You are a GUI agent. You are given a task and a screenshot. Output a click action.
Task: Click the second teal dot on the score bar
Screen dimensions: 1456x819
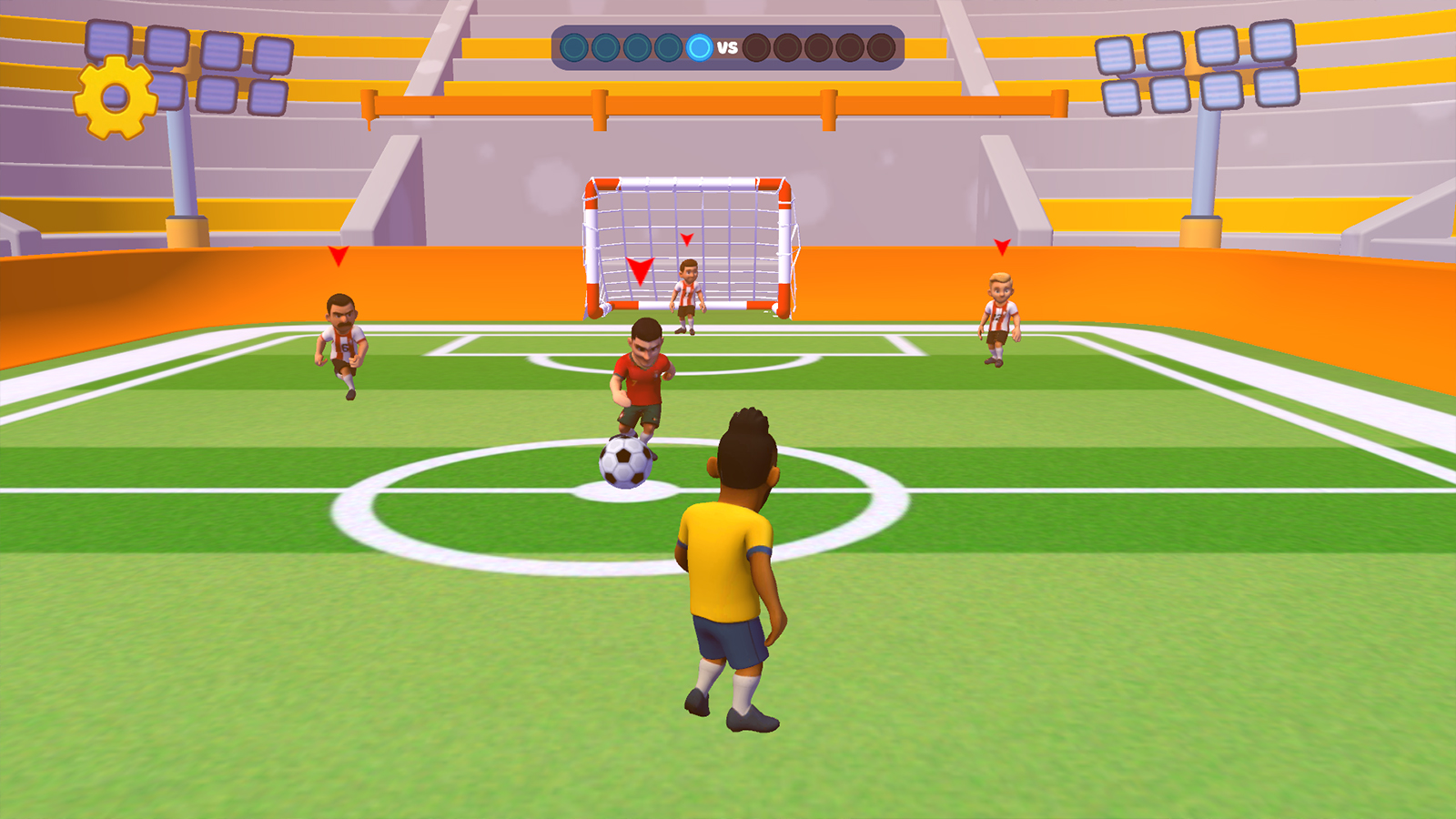click(605, 45)
